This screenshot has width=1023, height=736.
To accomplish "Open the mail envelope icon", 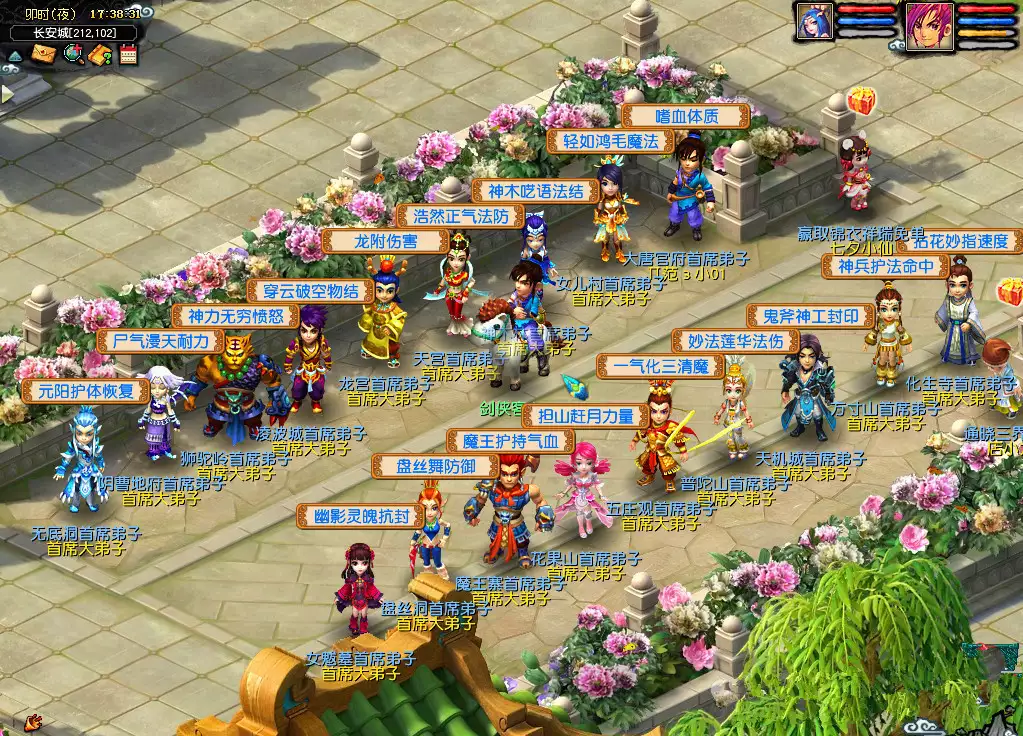I will point(44,54).
